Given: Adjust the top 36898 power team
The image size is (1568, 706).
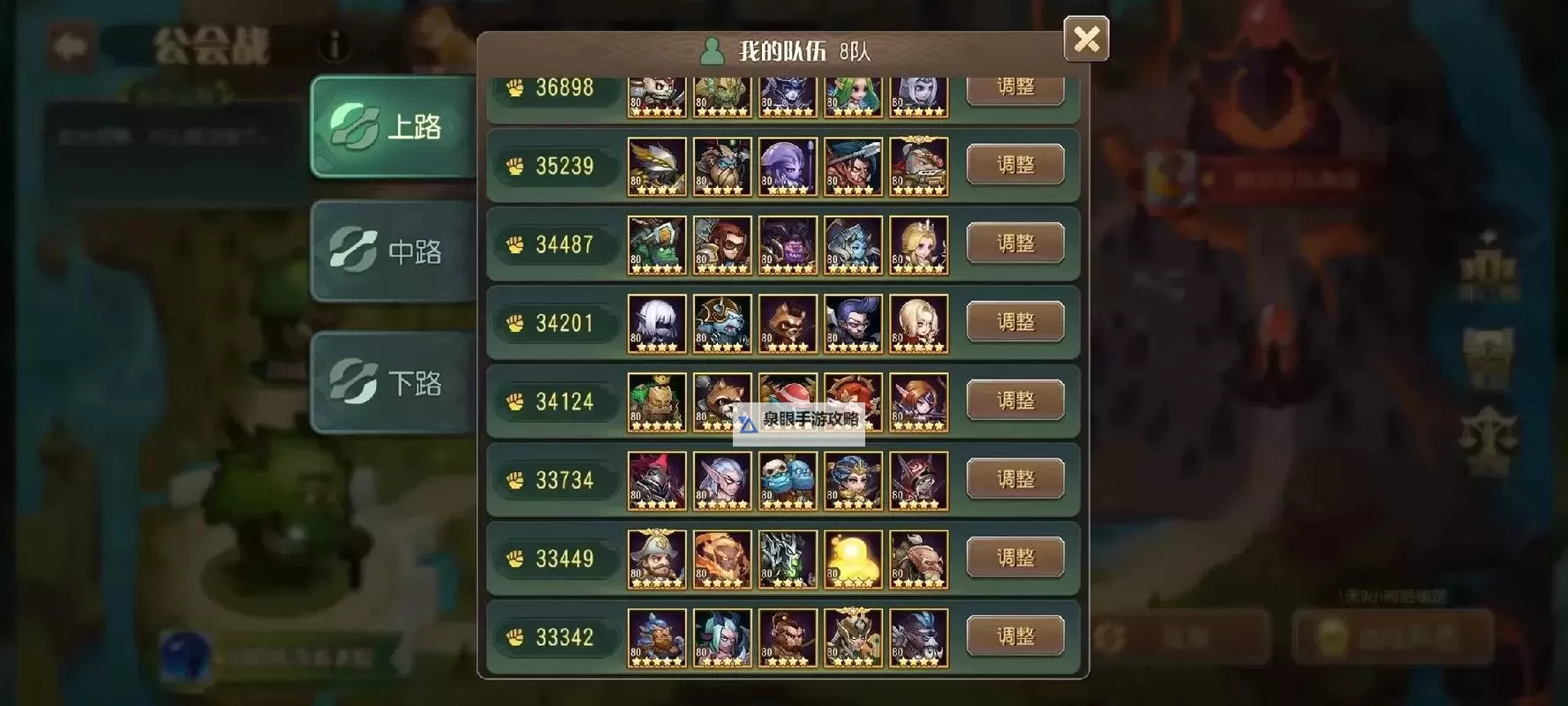Looking at the screenshot, I should click(x=1014, y=89).
